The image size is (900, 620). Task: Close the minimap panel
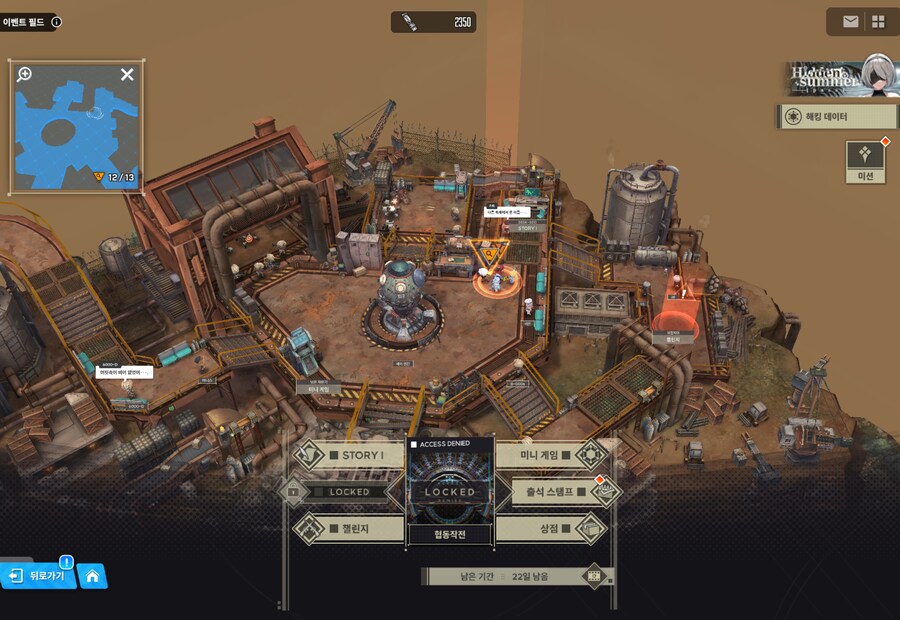point(127,74)
